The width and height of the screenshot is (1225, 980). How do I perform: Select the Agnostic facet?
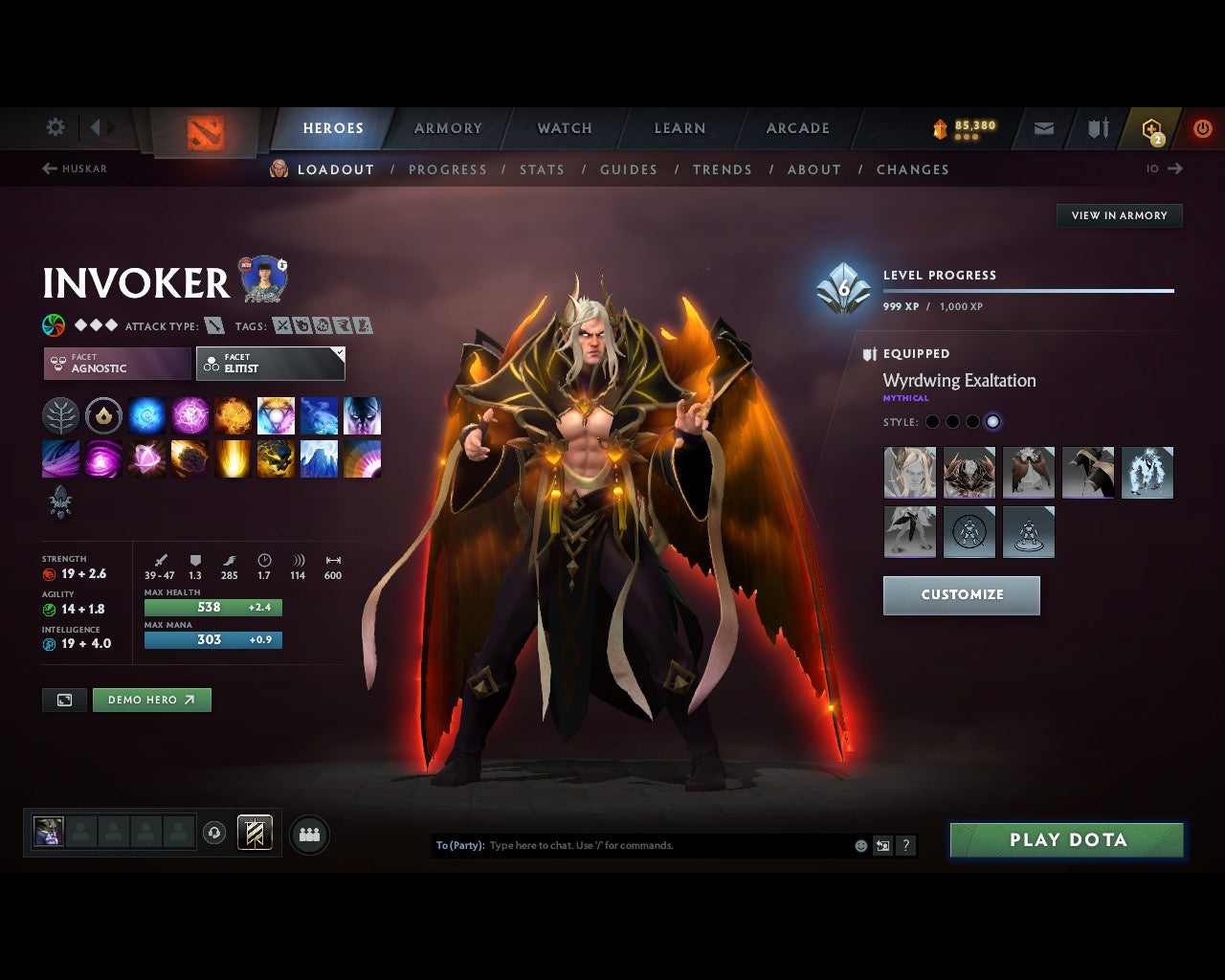pos(116,364)
